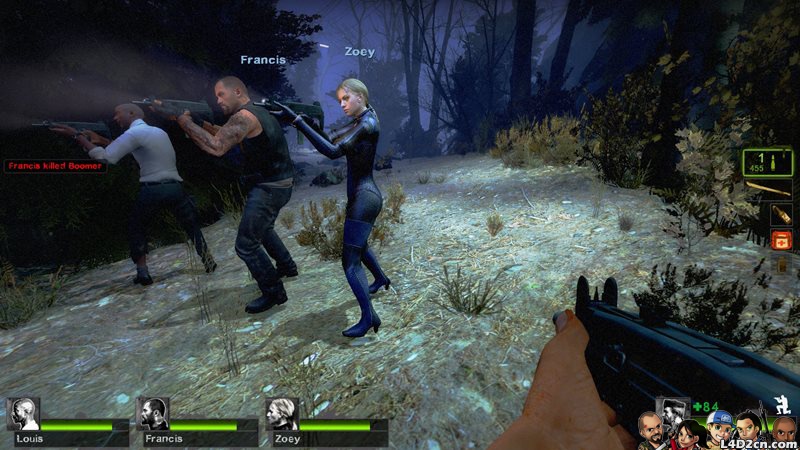Viewport: 800px width, 450px height.
Task: Select the pipe bomb throwable slot
Action: pos(782,214)
